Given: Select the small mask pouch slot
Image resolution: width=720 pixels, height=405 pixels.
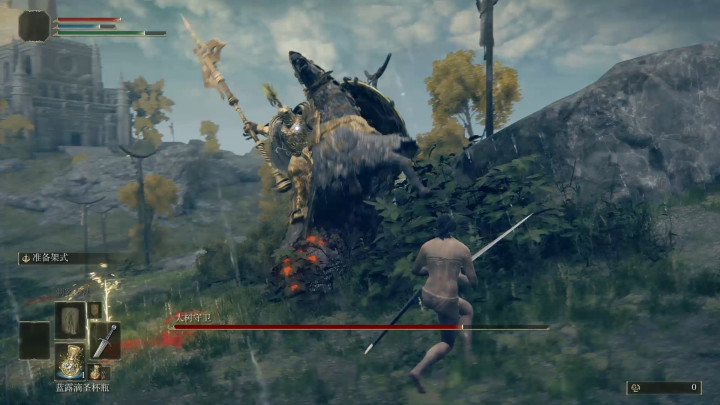Looking at the screenshot, I should pos(94,310).
